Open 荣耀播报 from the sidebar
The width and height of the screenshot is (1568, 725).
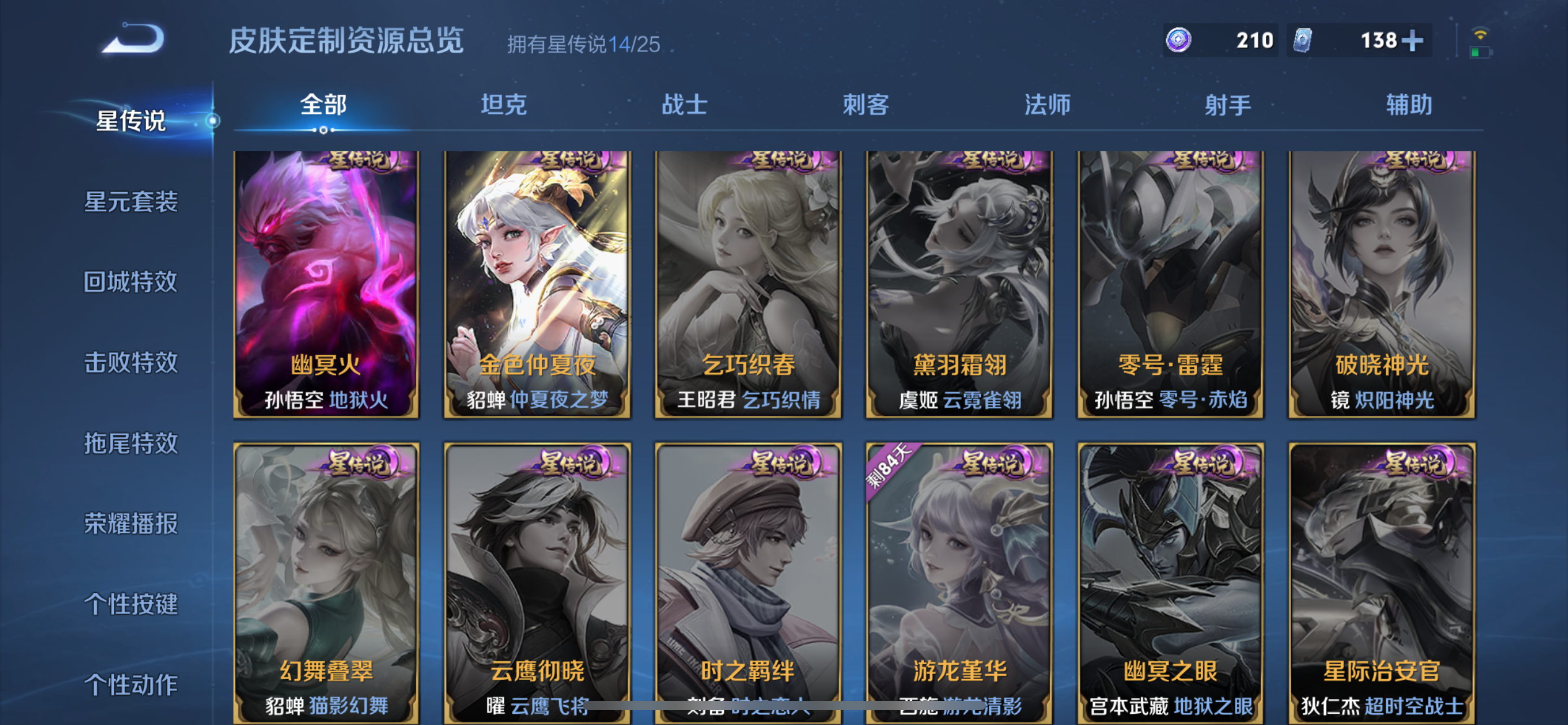coord(130,524)
